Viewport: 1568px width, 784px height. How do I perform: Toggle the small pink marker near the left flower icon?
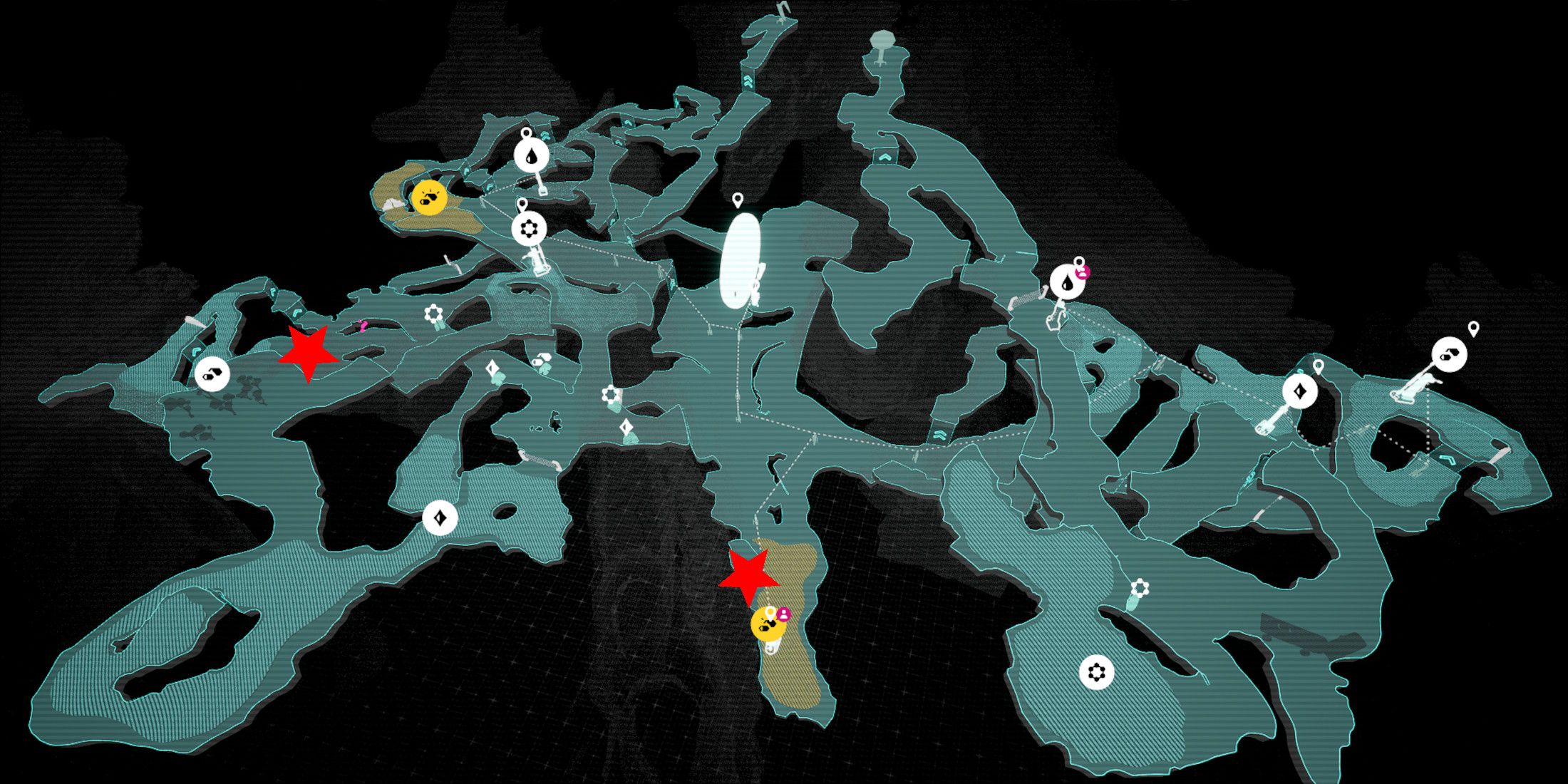tap(363, 326)
